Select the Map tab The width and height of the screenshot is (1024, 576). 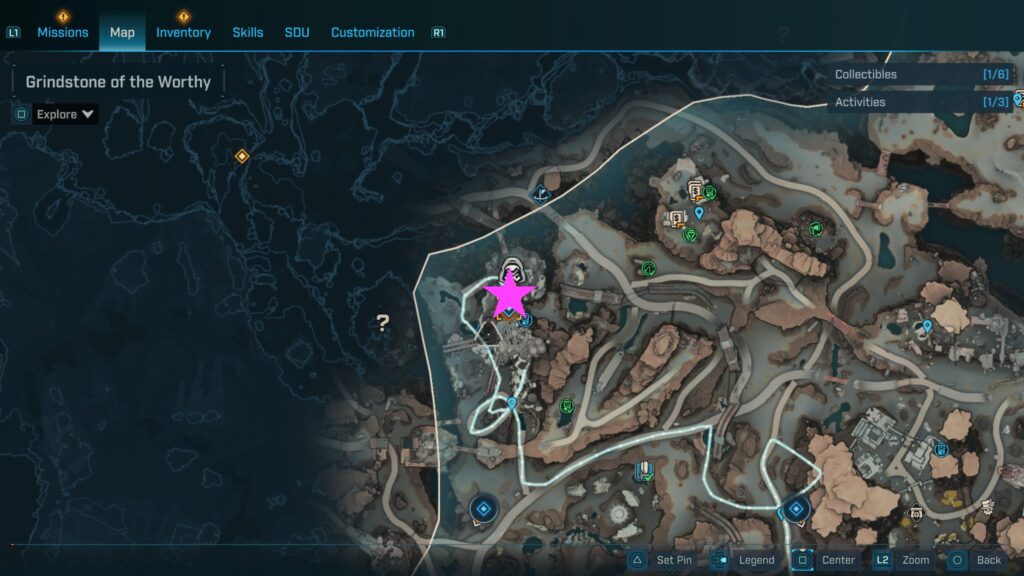tap(122, 32)
